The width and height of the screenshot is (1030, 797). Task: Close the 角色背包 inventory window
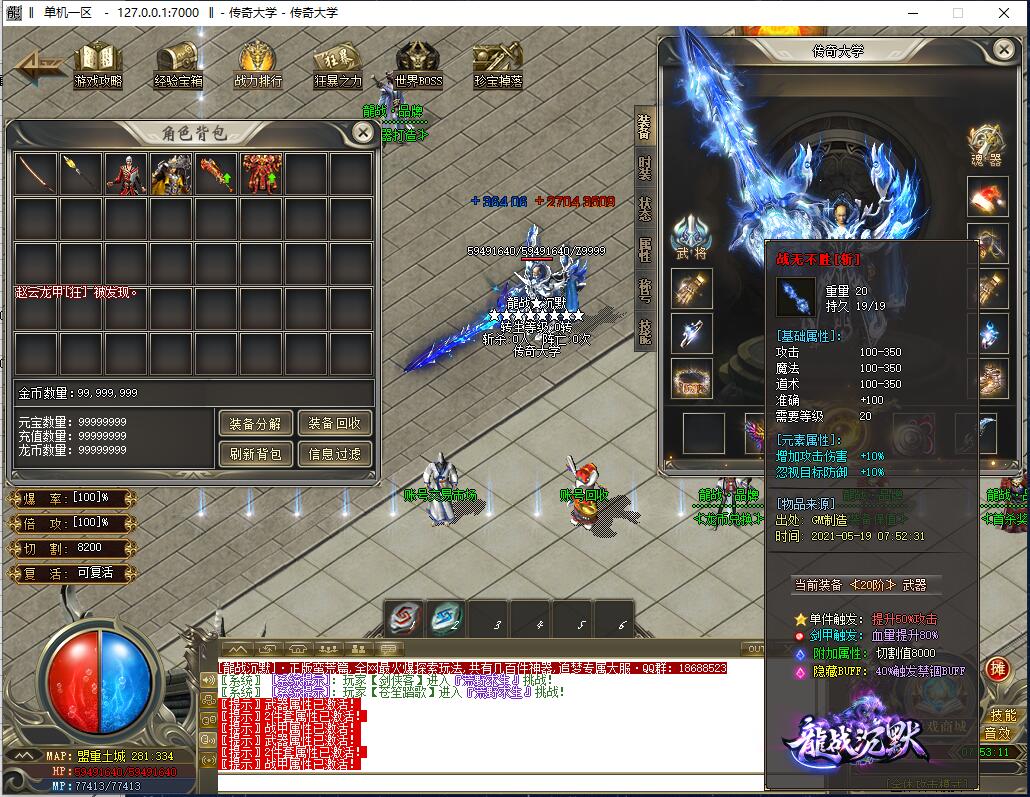click(364, 132)
